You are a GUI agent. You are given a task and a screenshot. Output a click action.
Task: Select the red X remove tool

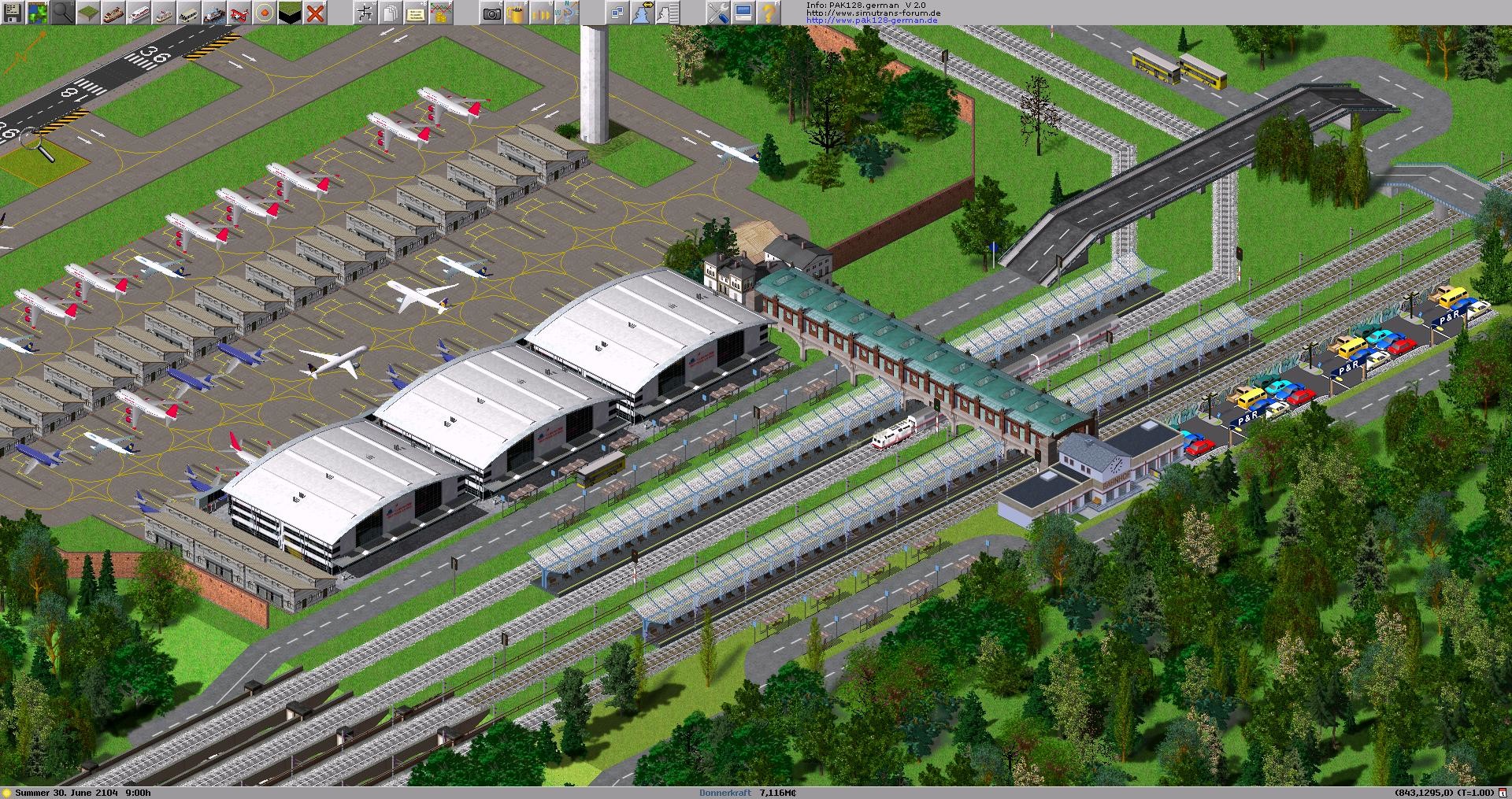[x=315, y=11]
